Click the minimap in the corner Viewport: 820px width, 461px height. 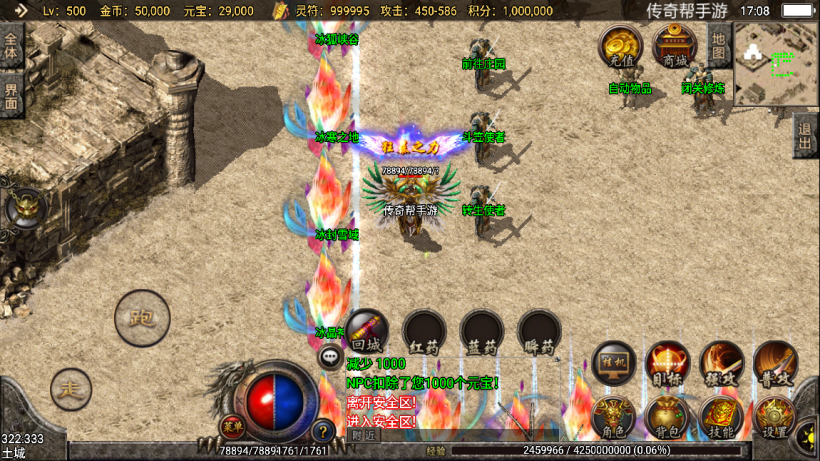point(775,64)
